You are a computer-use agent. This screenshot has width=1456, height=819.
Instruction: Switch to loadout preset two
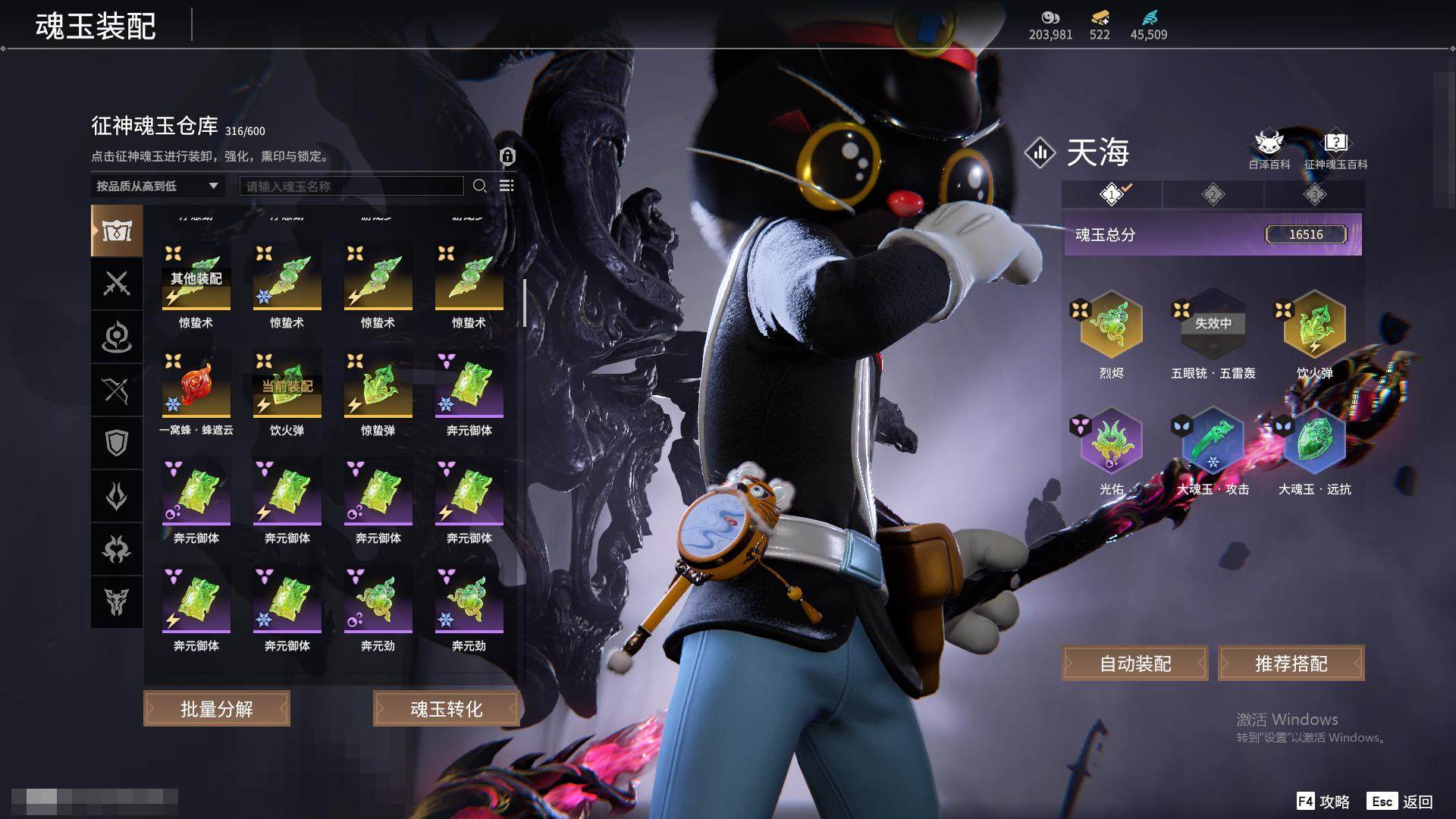click(x=1213, y=195)
